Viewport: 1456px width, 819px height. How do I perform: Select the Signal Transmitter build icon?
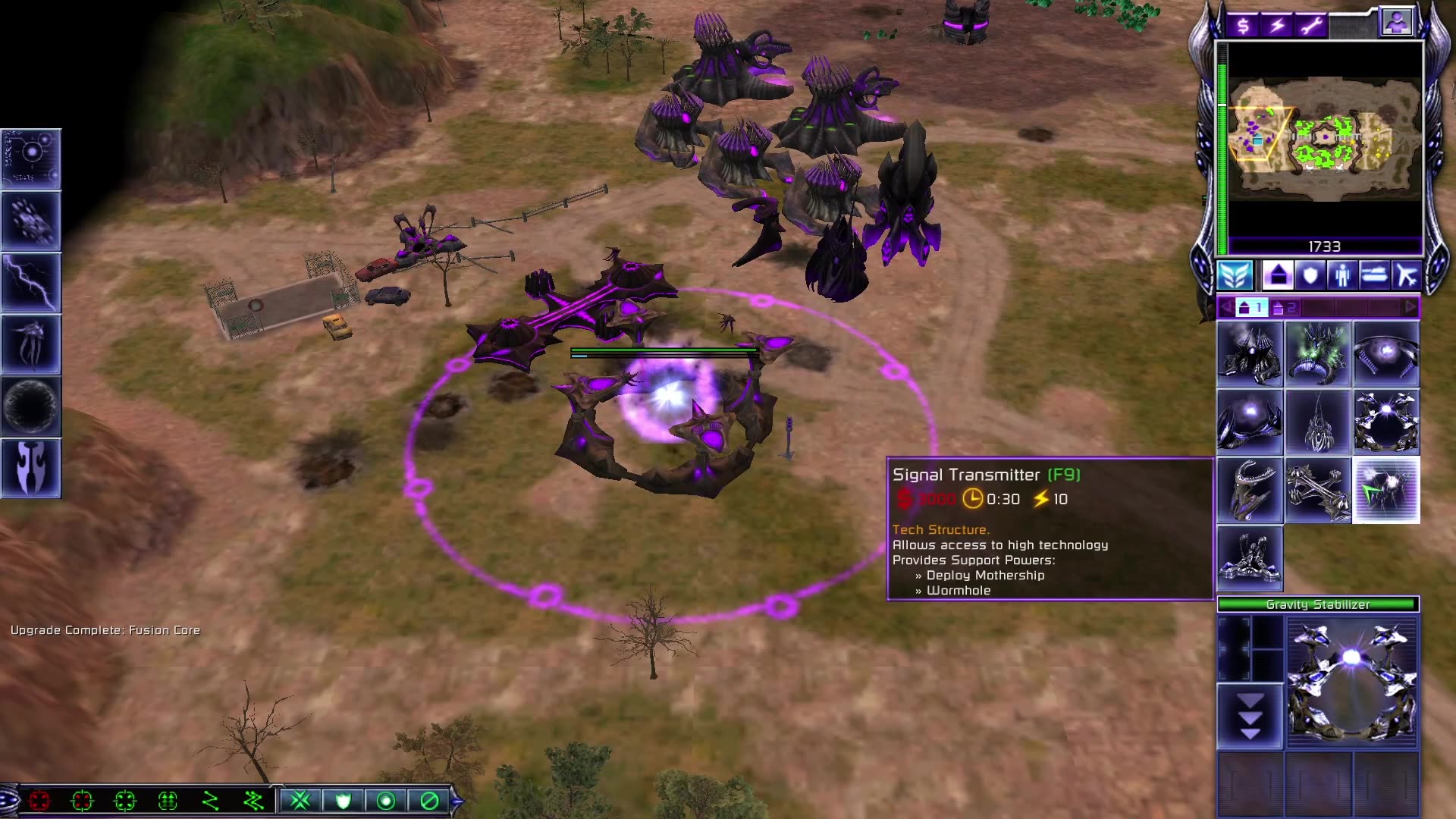point(1386,489)
